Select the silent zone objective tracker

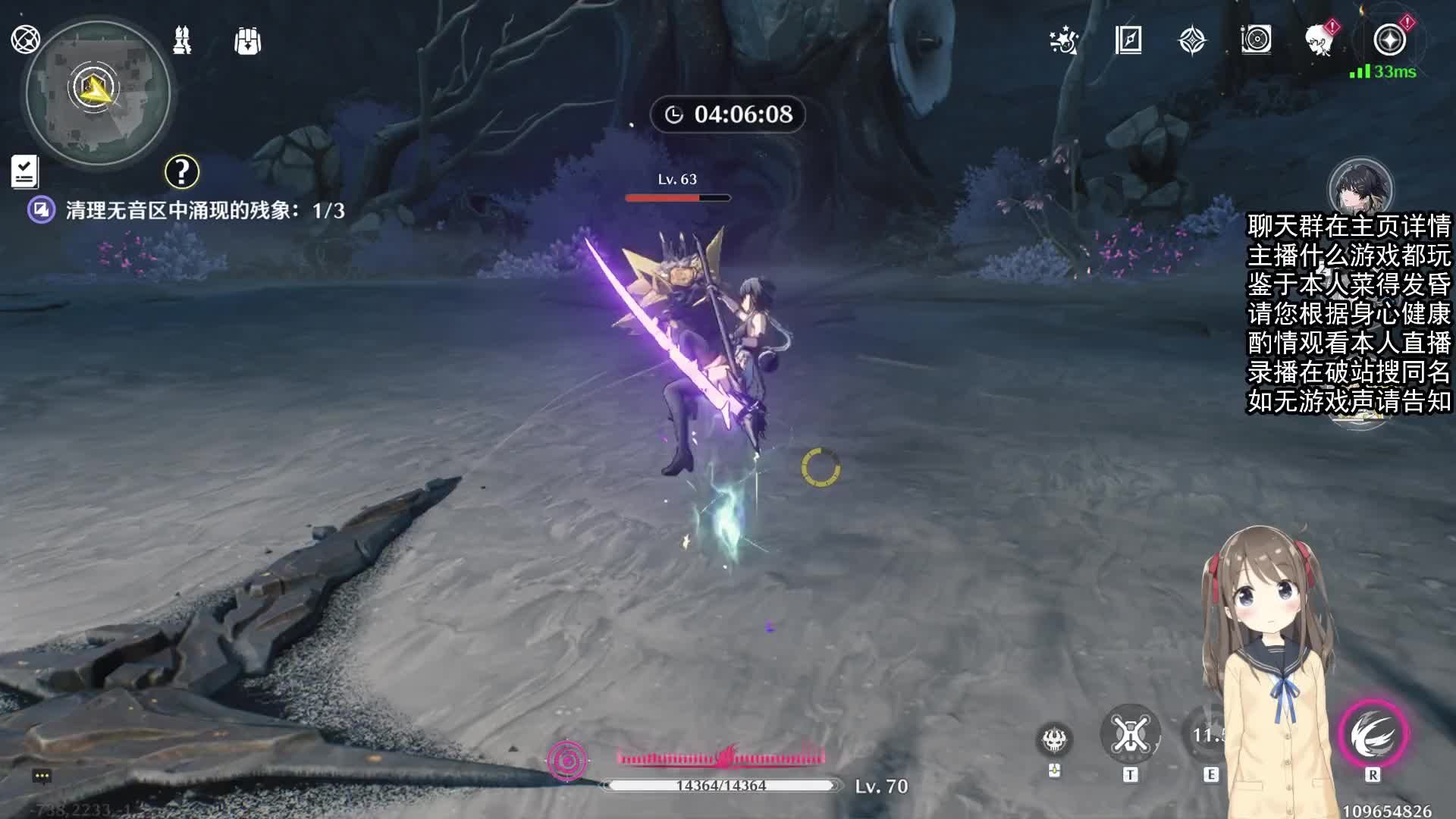[186, 210]
